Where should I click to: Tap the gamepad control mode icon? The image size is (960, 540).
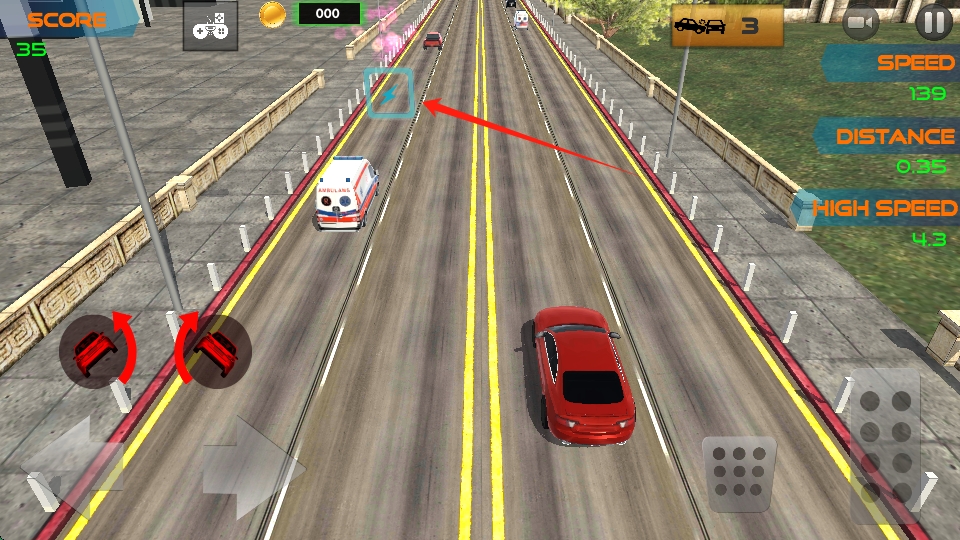click(210, 25)
